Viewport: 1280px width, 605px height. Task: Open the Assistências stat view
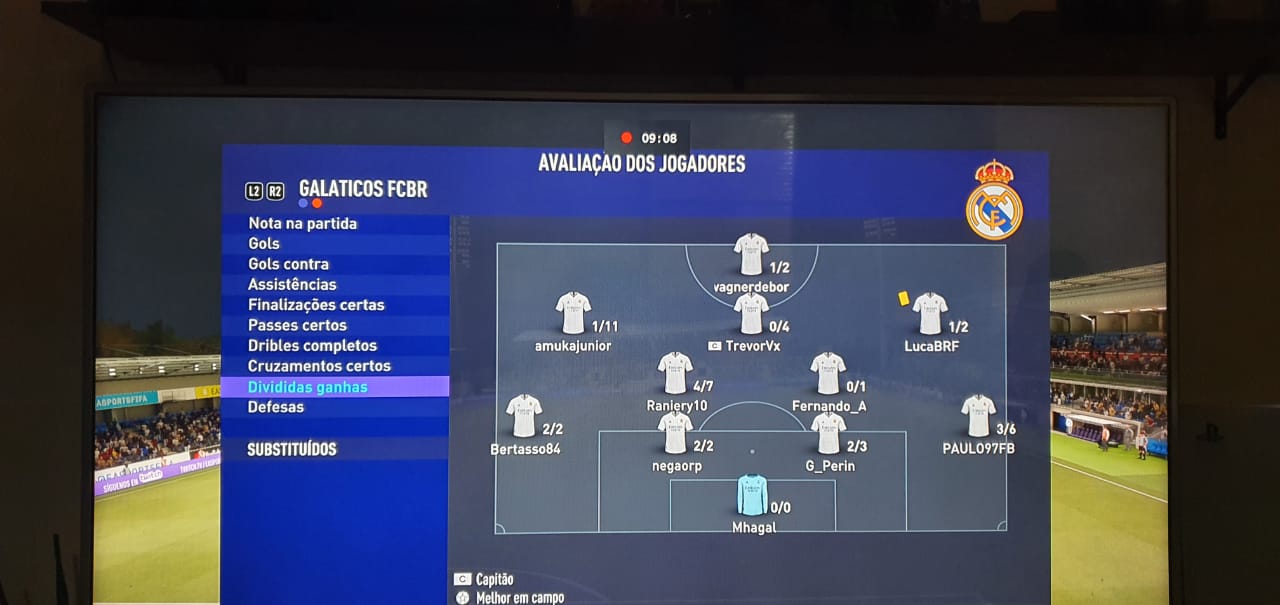coord(292,284)
